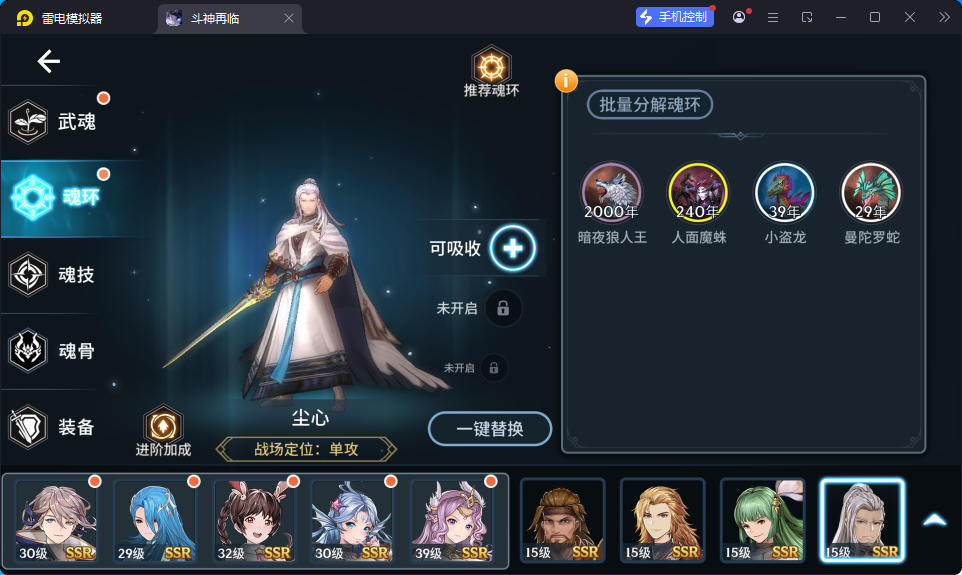Open the 魂技 tab
Image resolution: width=962 pixels, height=575 pixels.
point(58,274)
